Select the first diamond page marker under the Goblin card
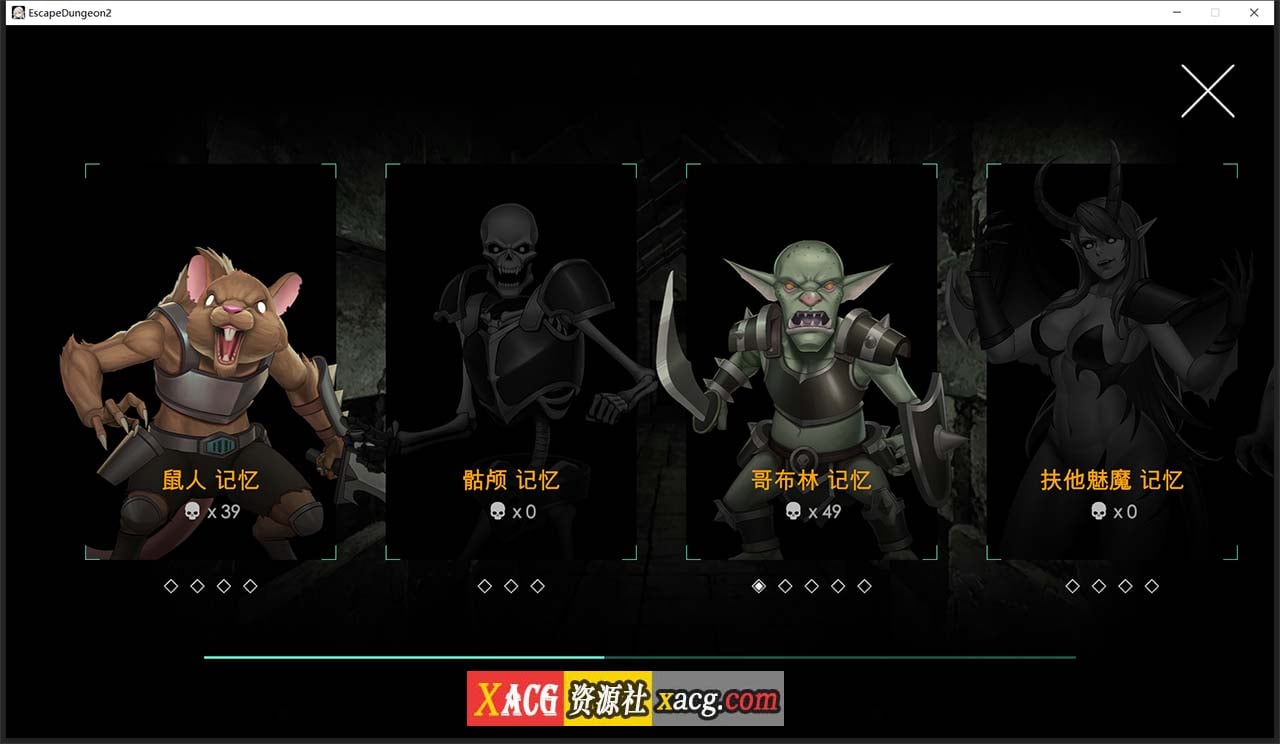Image resolution: width=1280 pixels, height=744 pixels. point(758,586)
